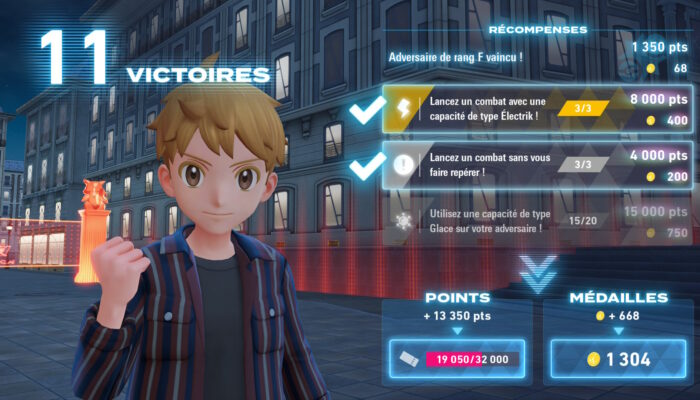Select the Électrik-type combat challenge row

tap(538, 109)
